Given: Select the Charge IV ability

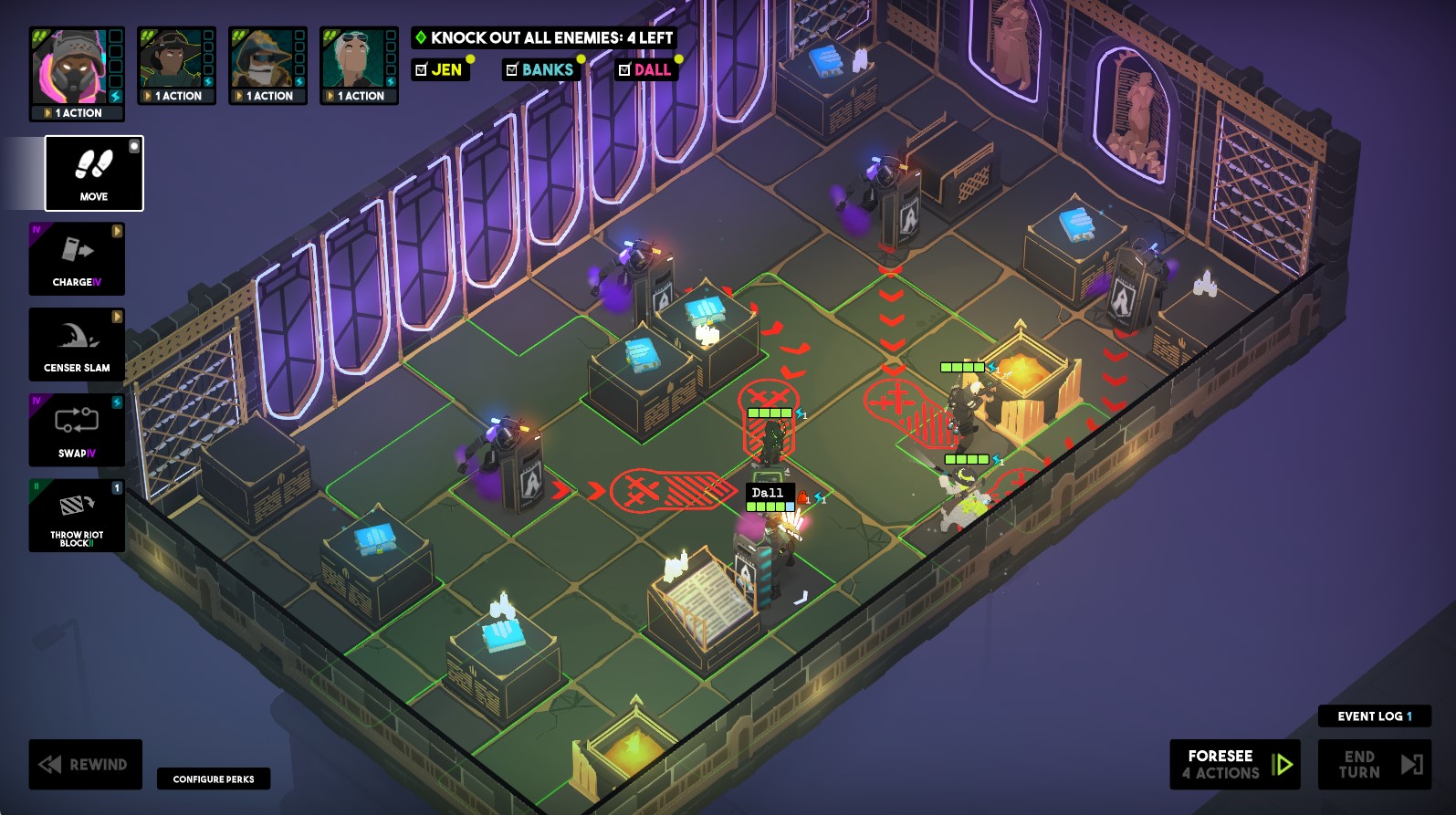Looking at the screenshot, I should point(77,259).
